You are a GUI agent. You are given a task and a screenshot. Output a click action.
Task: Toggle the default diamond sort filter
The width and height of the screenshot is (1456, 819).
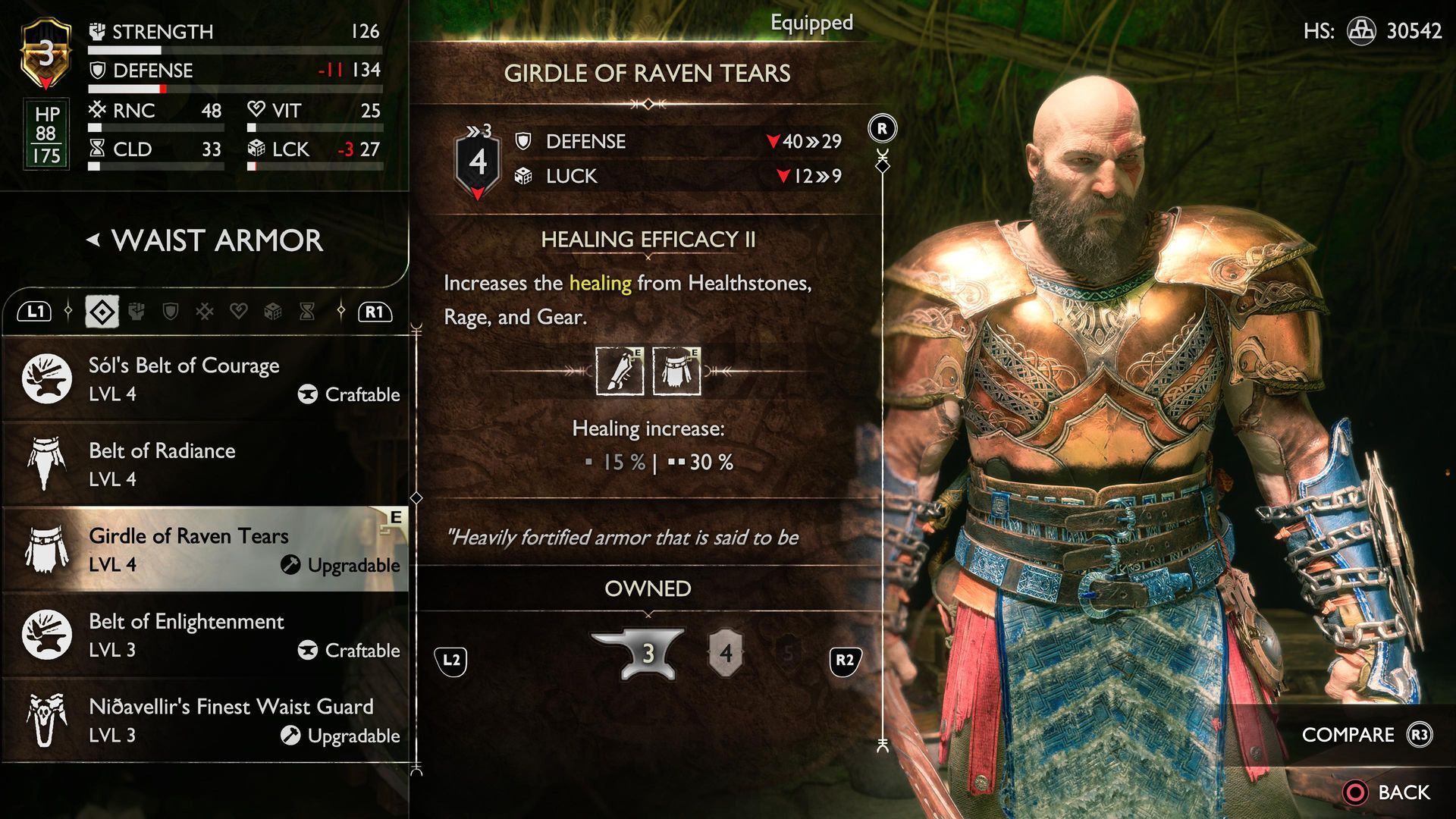[102, 311]
